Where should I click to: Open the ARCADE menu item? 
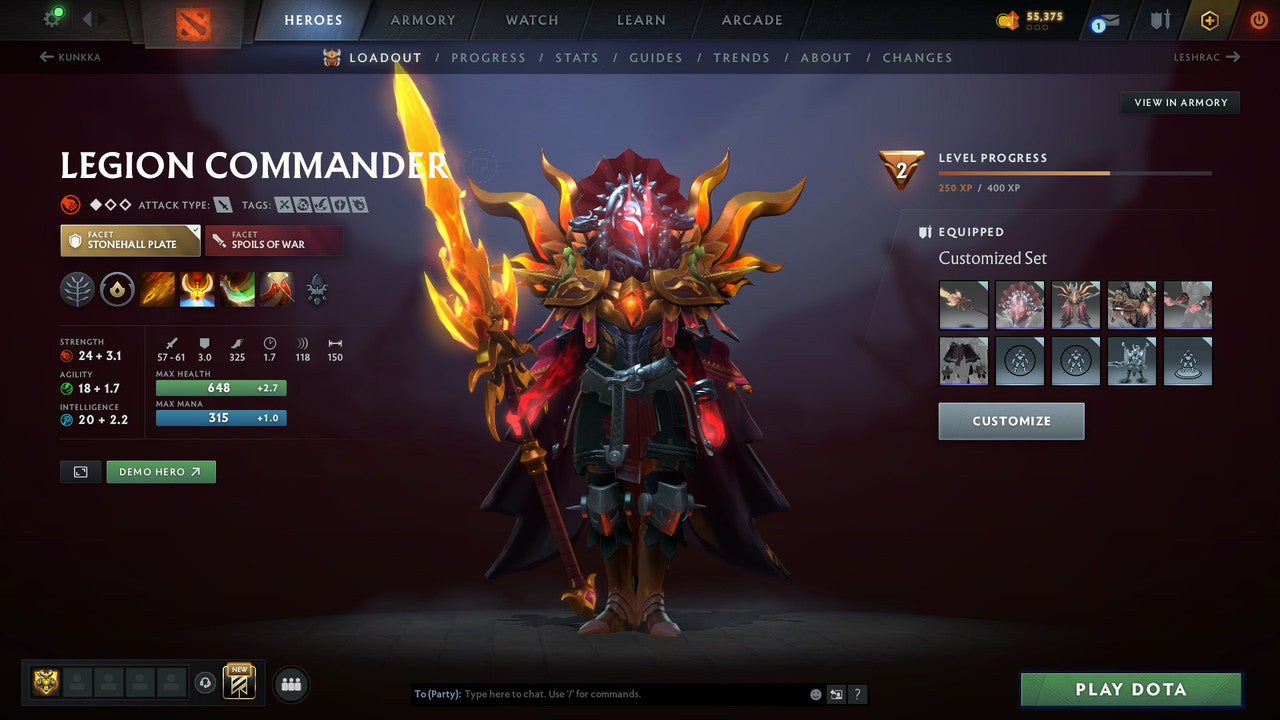[x=751, y=20]
